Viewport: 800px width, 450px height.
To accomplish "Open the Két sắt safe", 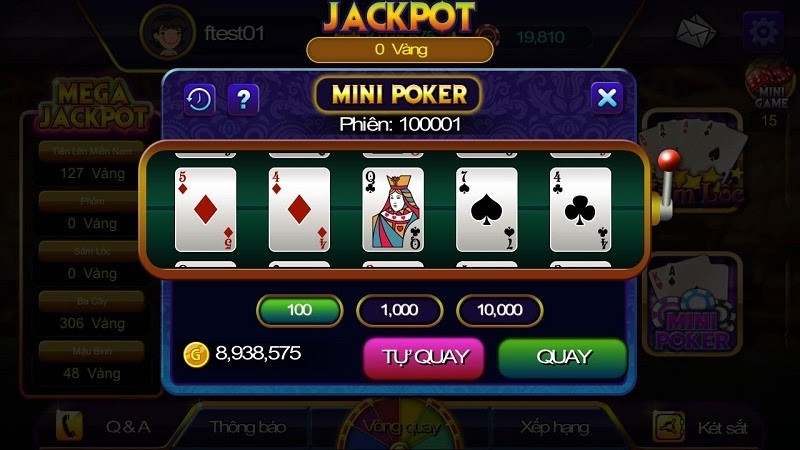I will tap(700, 427).
